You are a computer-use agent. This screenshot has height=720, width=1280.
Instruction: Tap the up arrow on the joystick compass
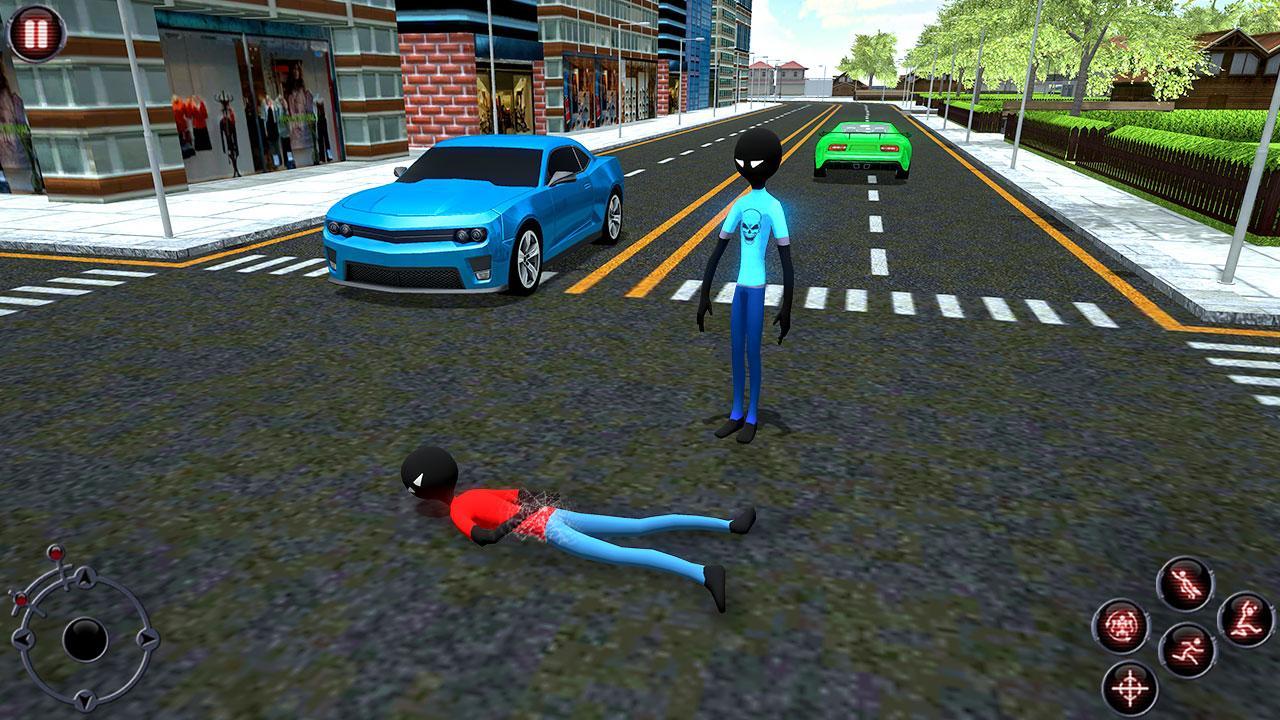84,577
